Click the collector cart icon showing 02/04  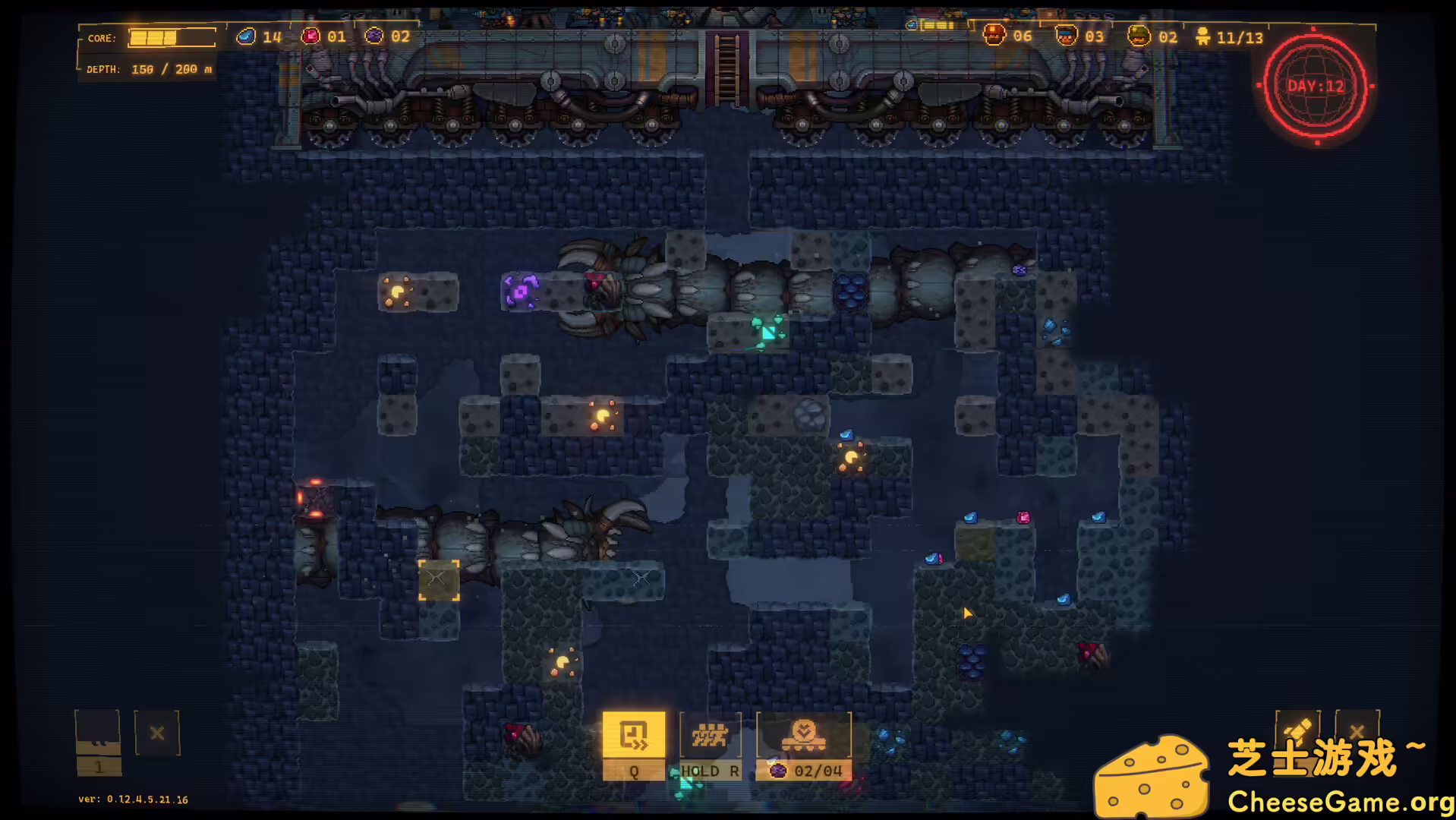(805, 733)
